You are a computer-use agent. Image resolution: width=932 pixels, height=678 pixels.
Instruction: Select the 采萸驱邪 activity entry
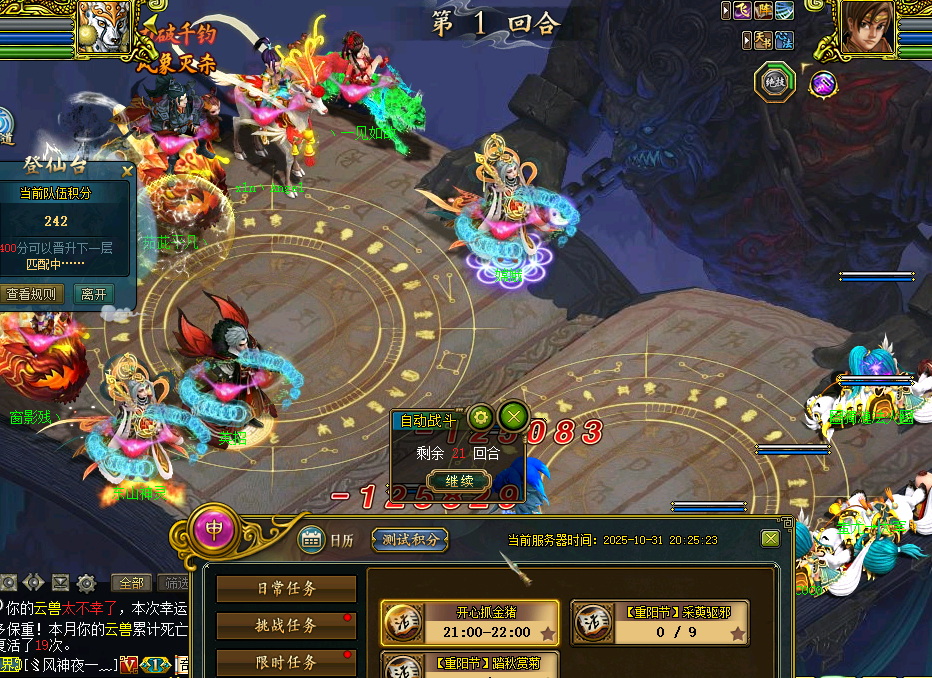click(x=660, y=622)
